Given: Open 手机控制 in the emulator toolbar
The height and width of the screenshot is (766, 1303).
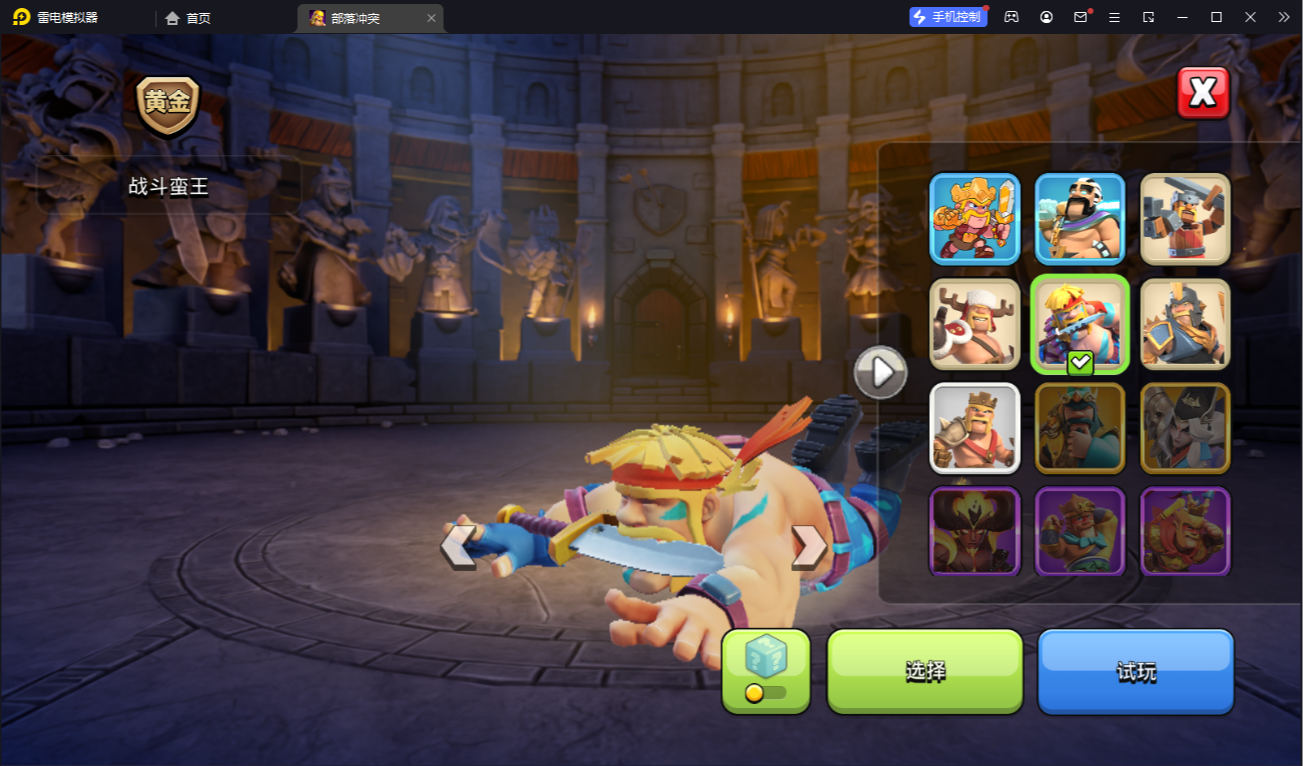Looking at the screenshot, I should [948, 17].
